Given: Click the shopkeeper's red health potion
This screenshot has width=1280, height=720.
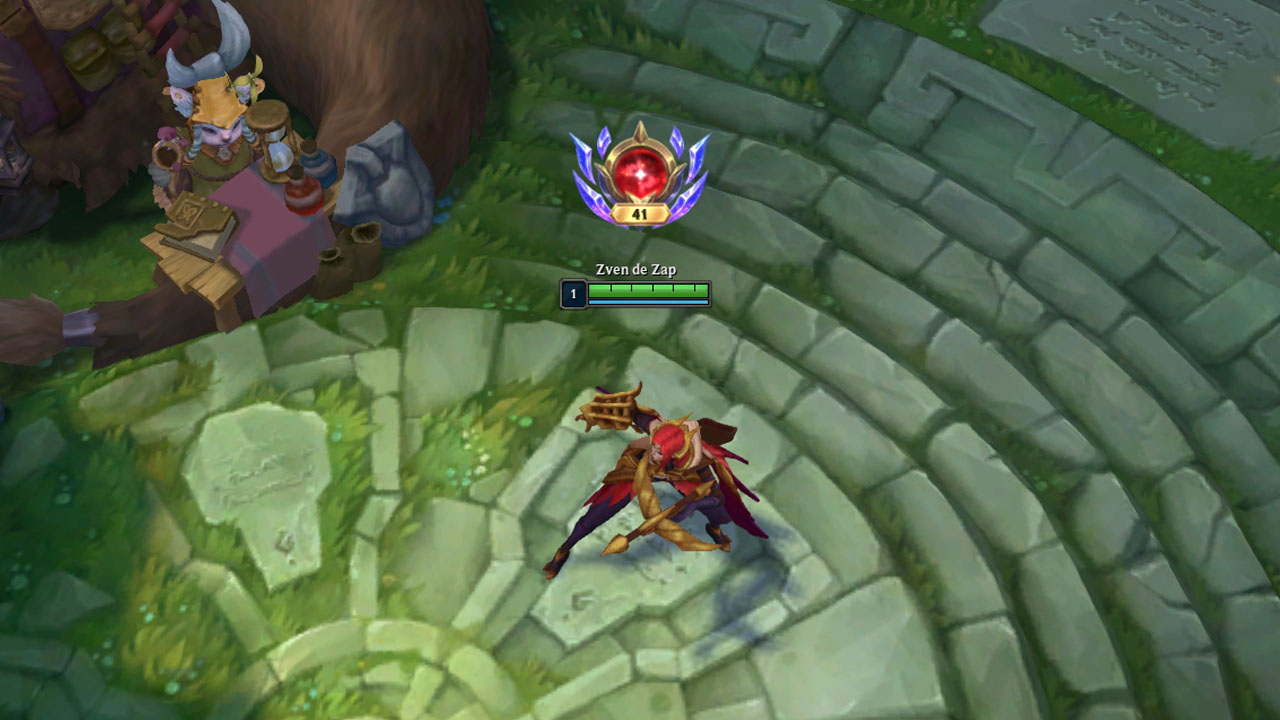Looking at the screenshot, I should (x=302, y=196).
